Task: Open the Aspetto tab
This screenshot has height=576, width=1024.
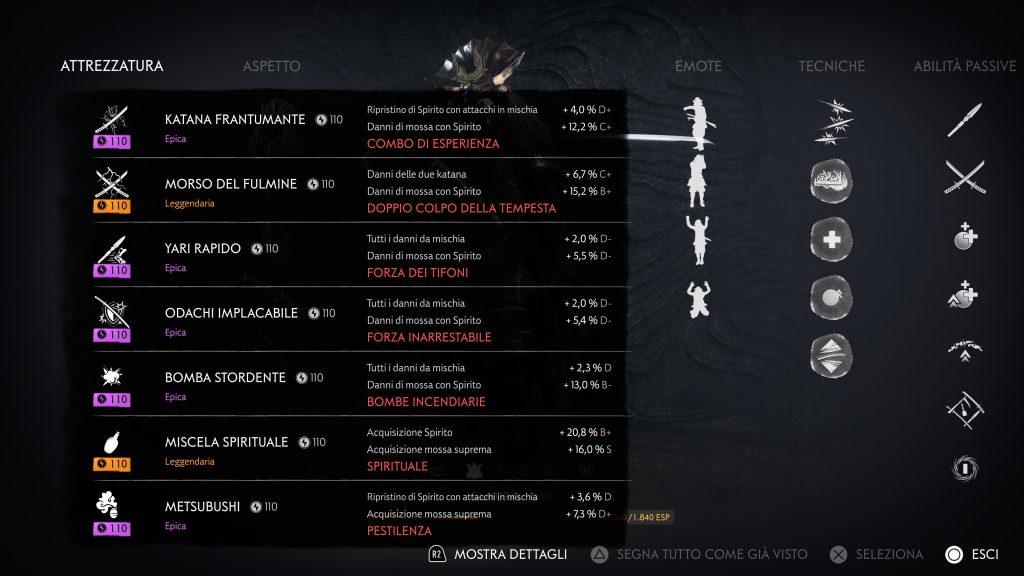Action: pyautogui.click(x=271, y=67)
